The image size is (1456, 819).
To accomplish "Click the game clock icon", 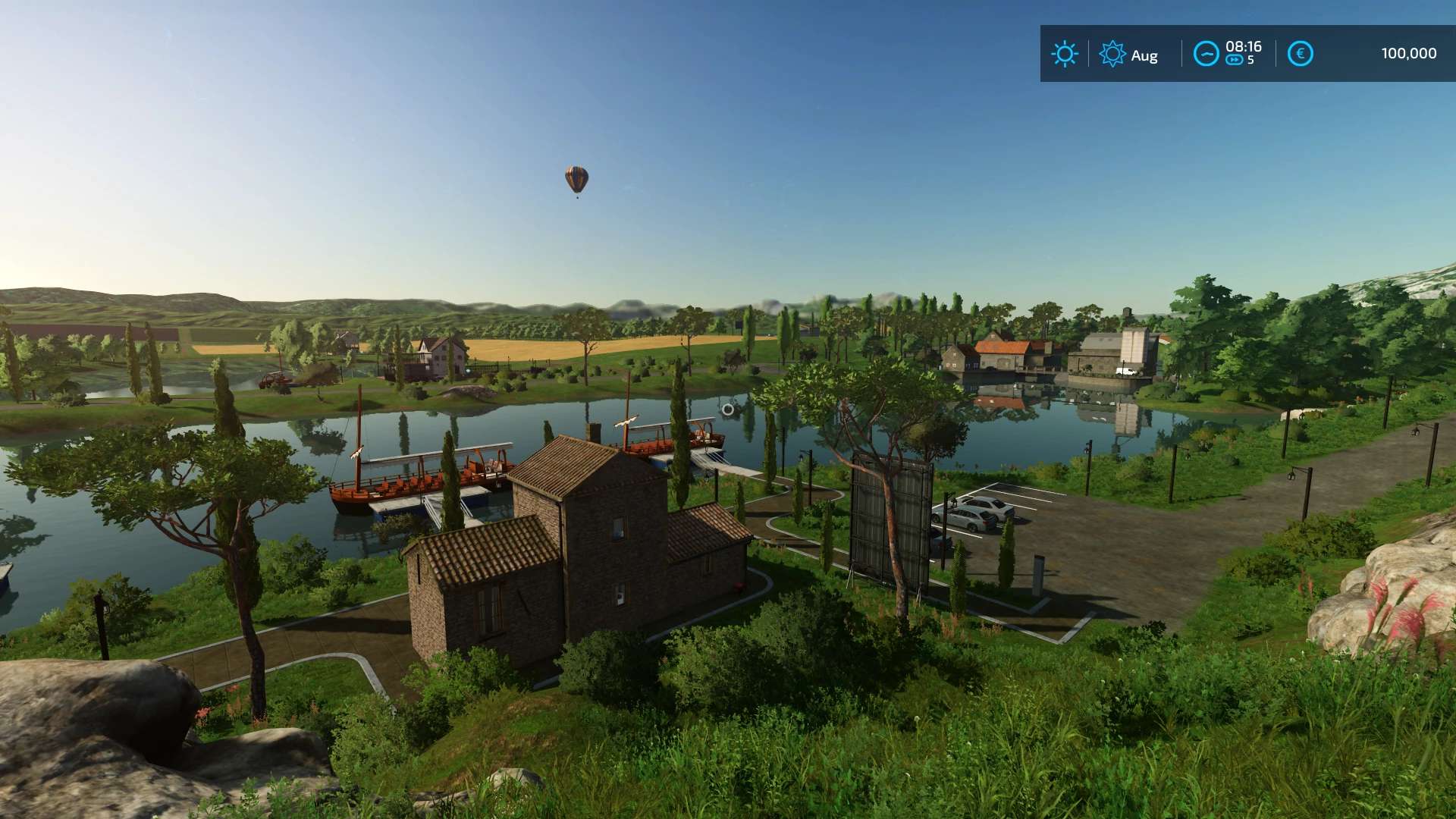I will (x=1206, y=54).
